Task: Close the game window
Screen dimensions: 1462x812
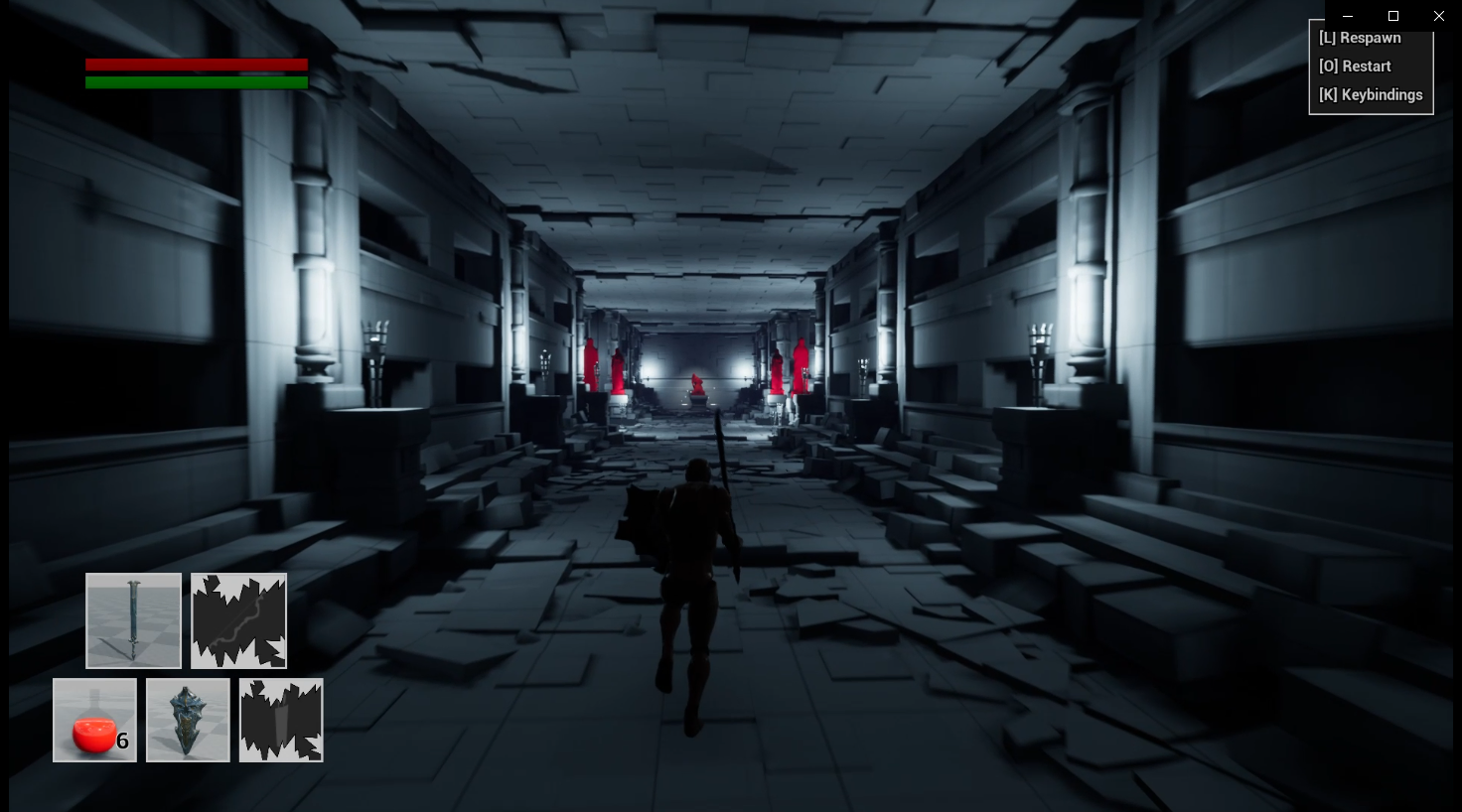Action: [x=1438, y=16]
